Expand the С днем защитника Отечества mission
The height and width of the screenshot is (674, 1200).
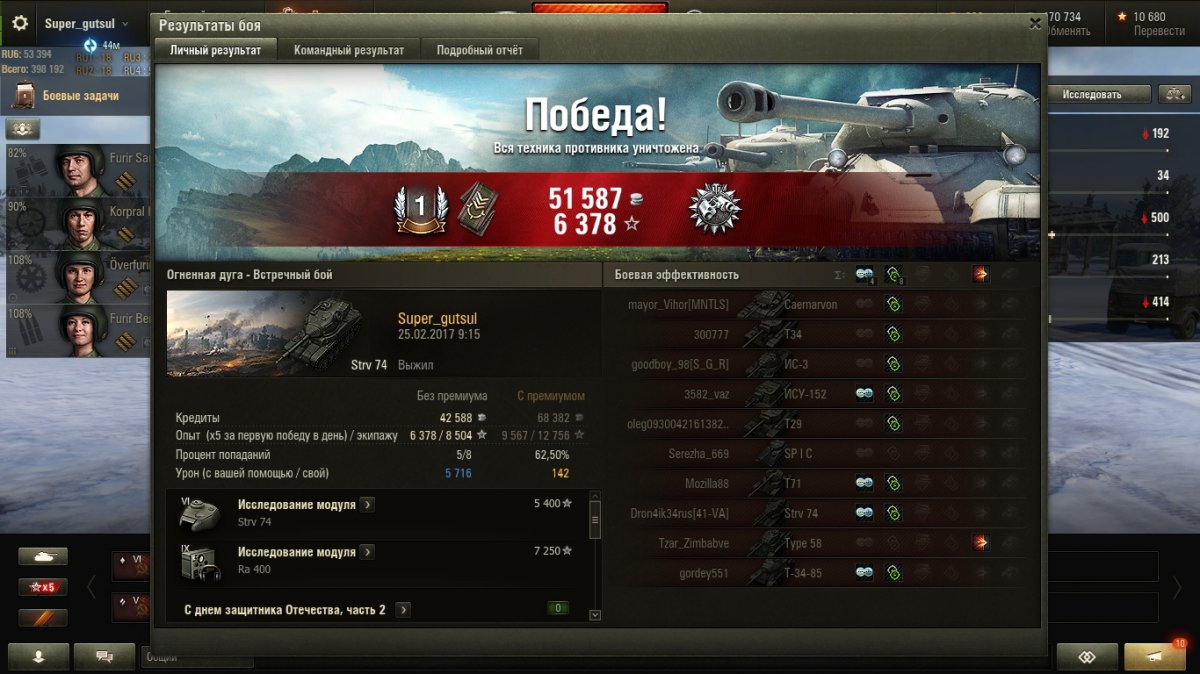coord(402,609)
